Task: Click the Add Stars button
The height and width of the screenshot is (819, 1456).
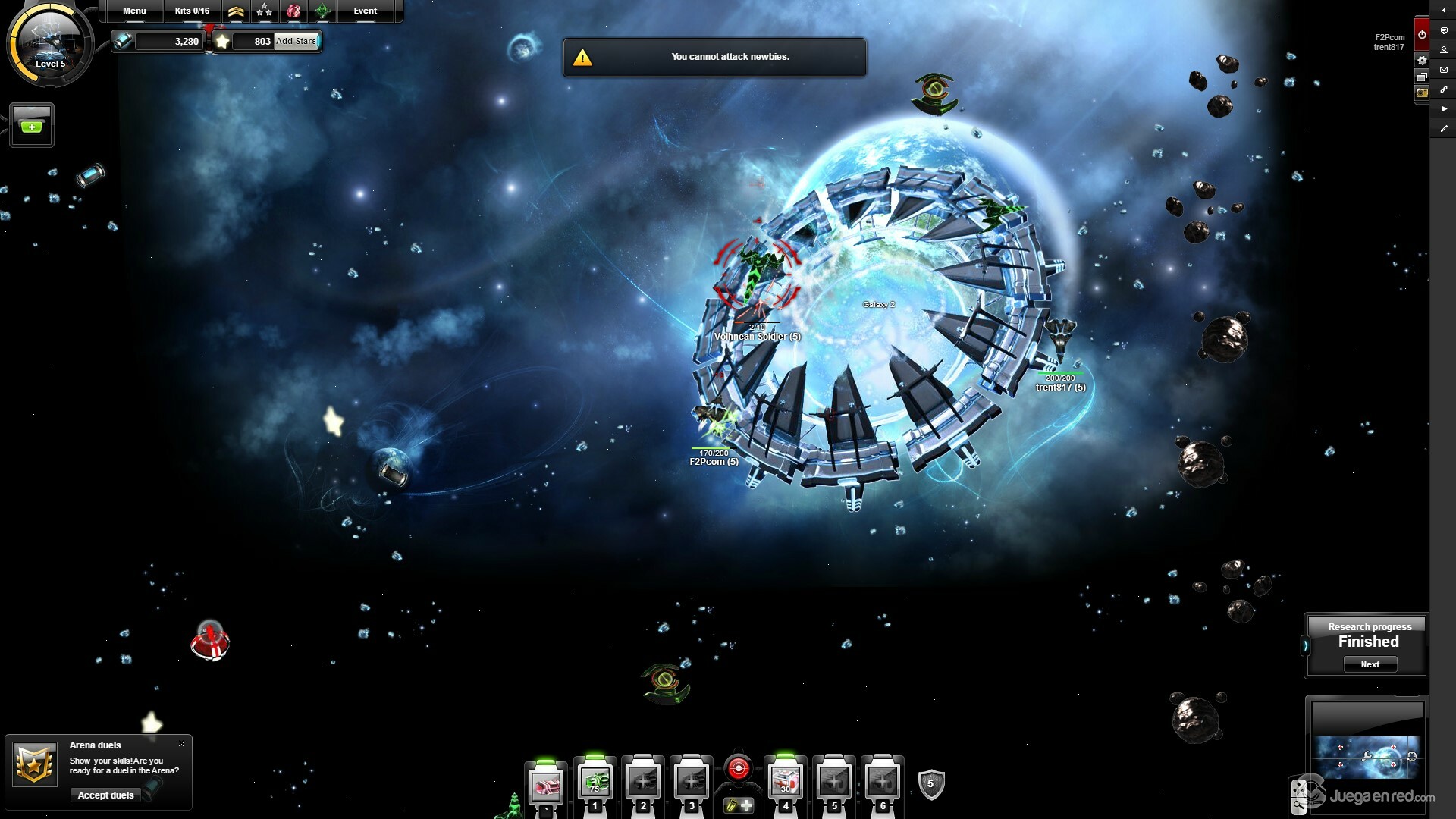Action: pyautogui.click(x=296, y=41)
